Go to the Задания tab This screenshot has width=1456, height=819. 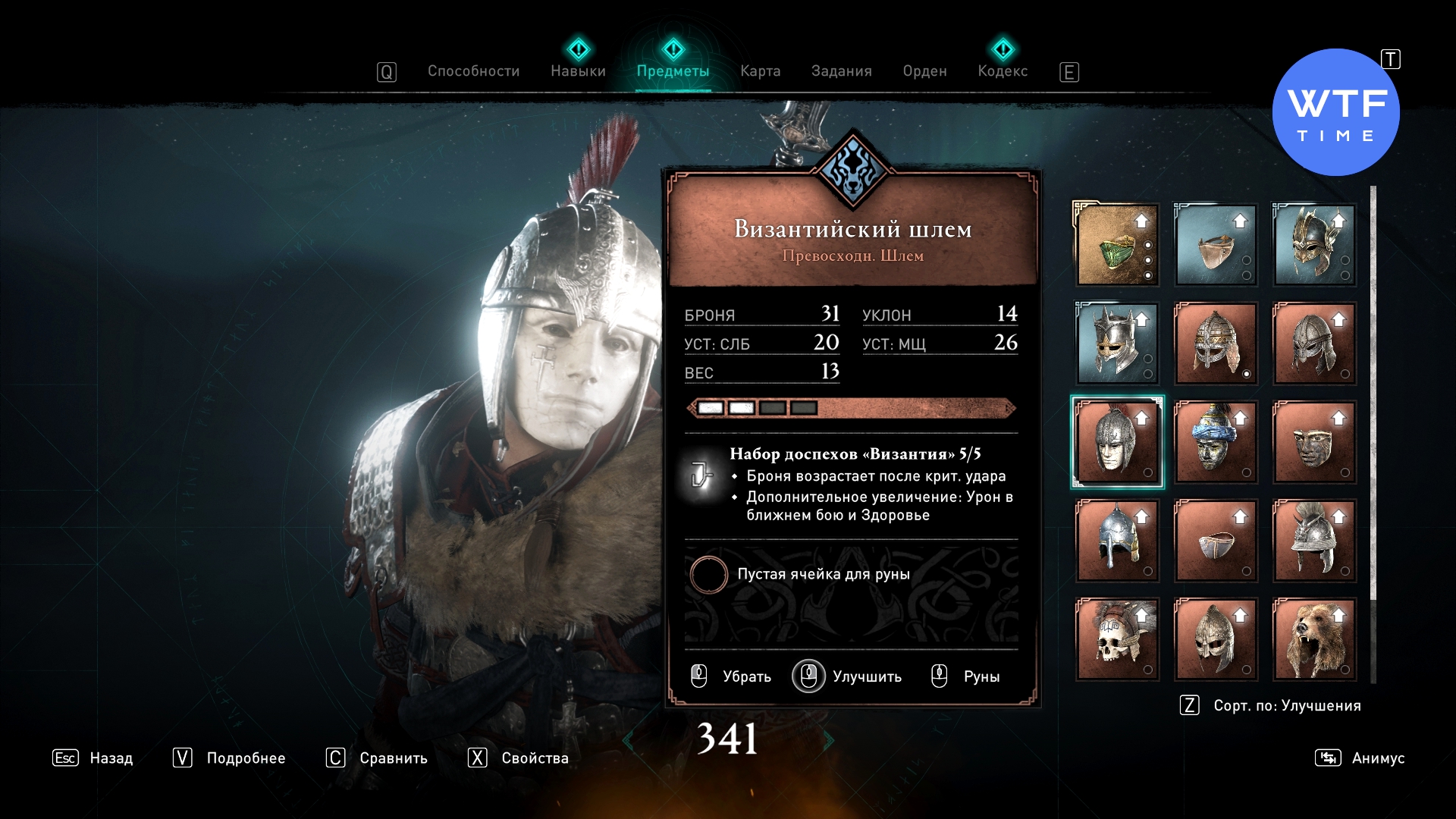pyautogui.click(x=841, y=71)
